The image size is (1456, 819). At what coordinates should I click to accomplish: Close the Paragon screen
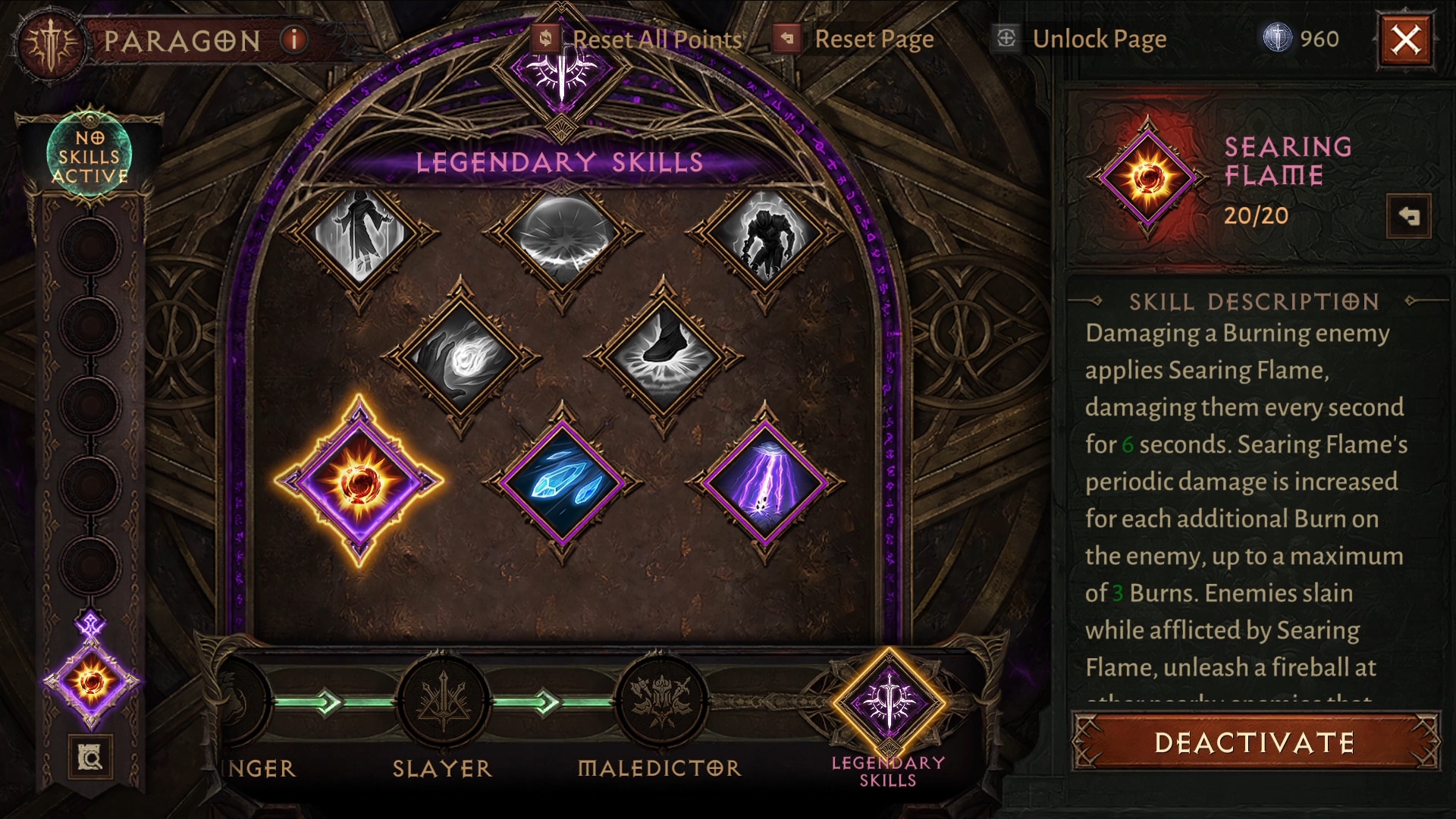(1405, 39)
